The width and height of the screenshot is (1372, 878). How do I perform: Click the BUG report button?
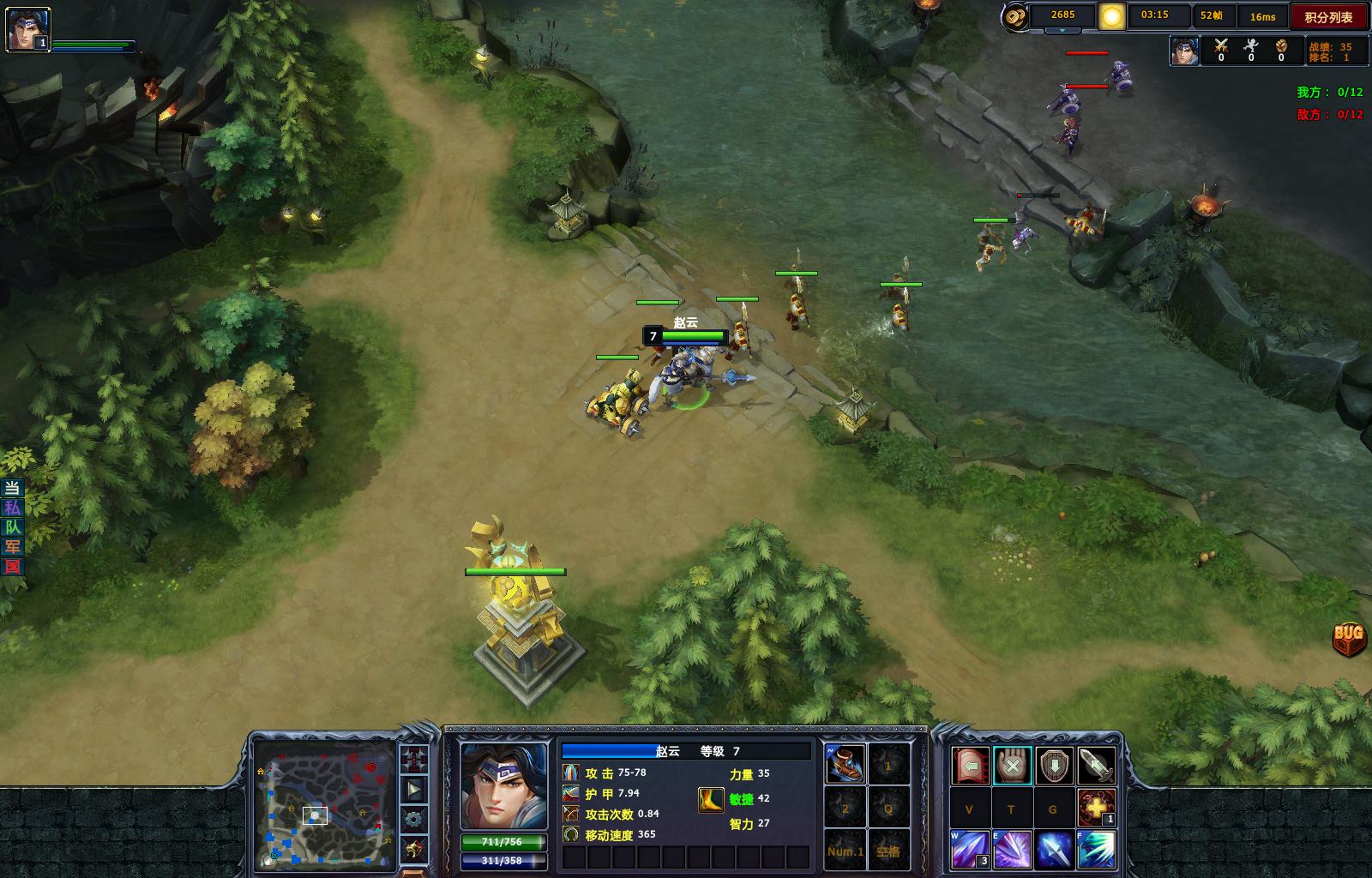pos(1348,637)
